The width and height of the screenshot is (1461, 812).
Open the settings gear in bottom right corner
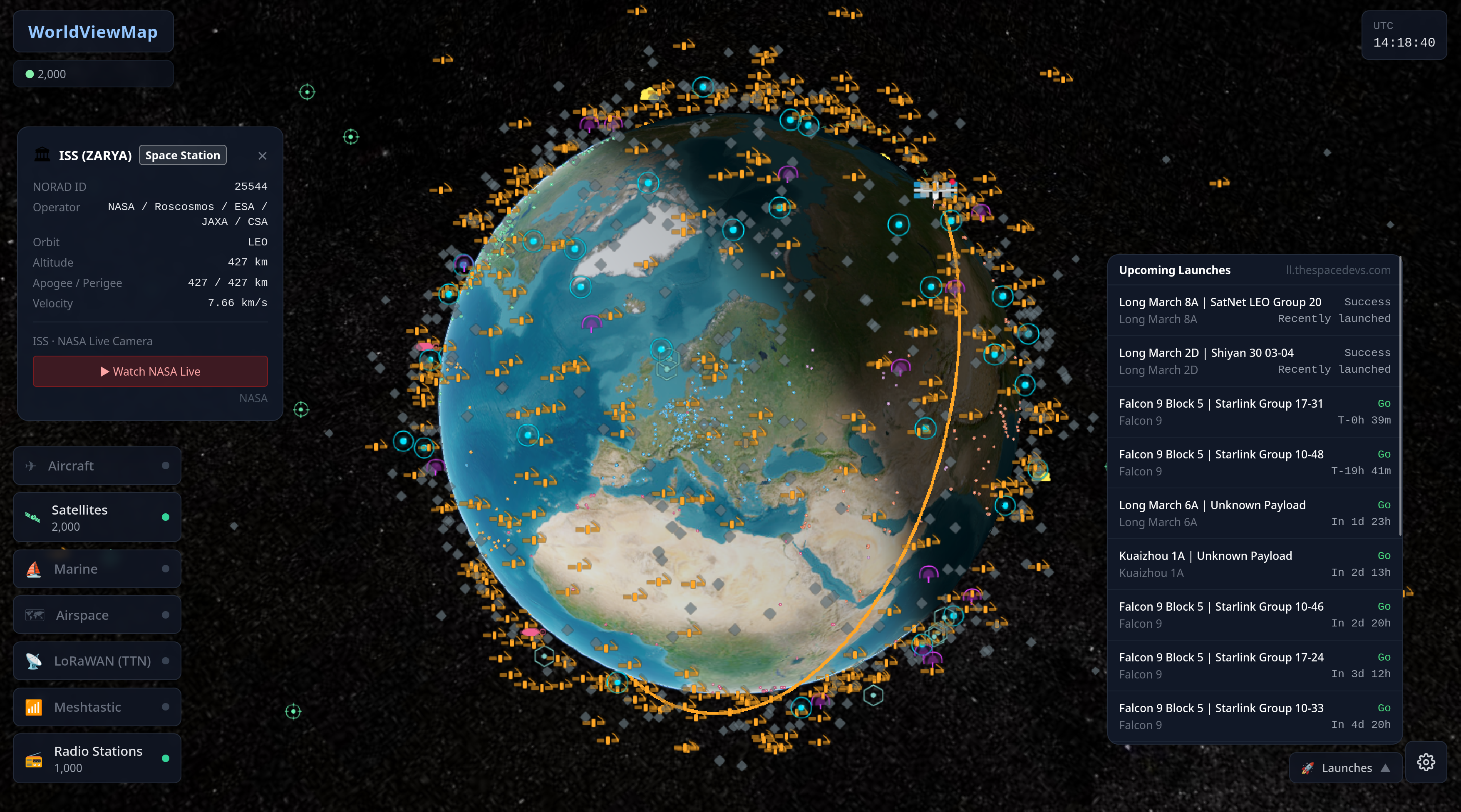click(1426, 762)
